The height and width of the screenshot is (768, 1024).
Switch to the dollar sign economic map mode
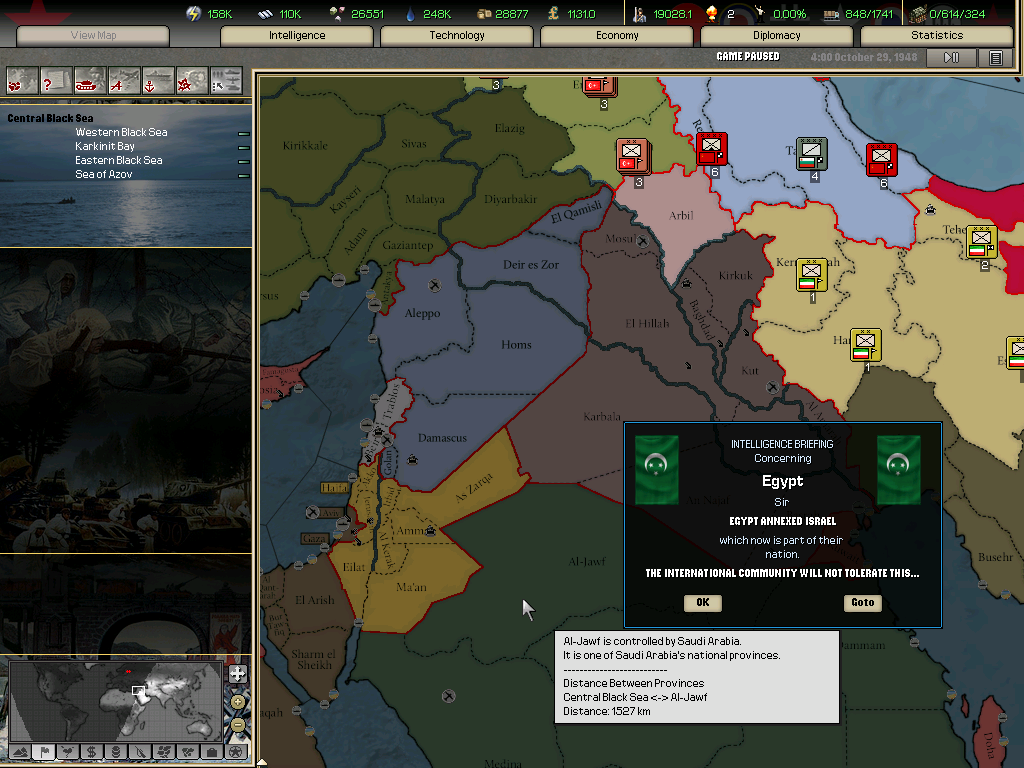pyautogui.click(x=91, y=751)
